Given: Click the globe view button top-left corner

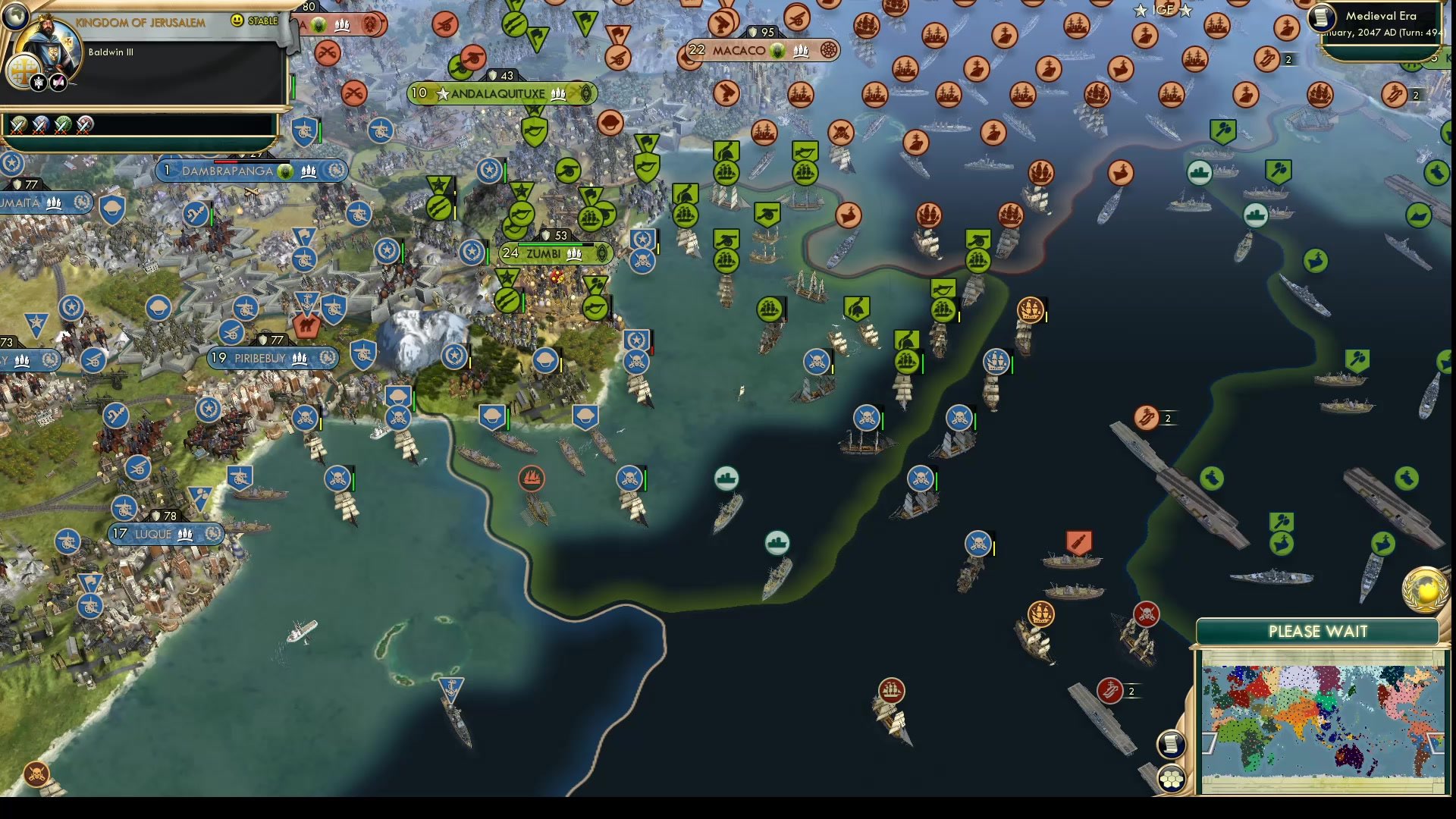Looking at the screenshot, I should [17, 17].
